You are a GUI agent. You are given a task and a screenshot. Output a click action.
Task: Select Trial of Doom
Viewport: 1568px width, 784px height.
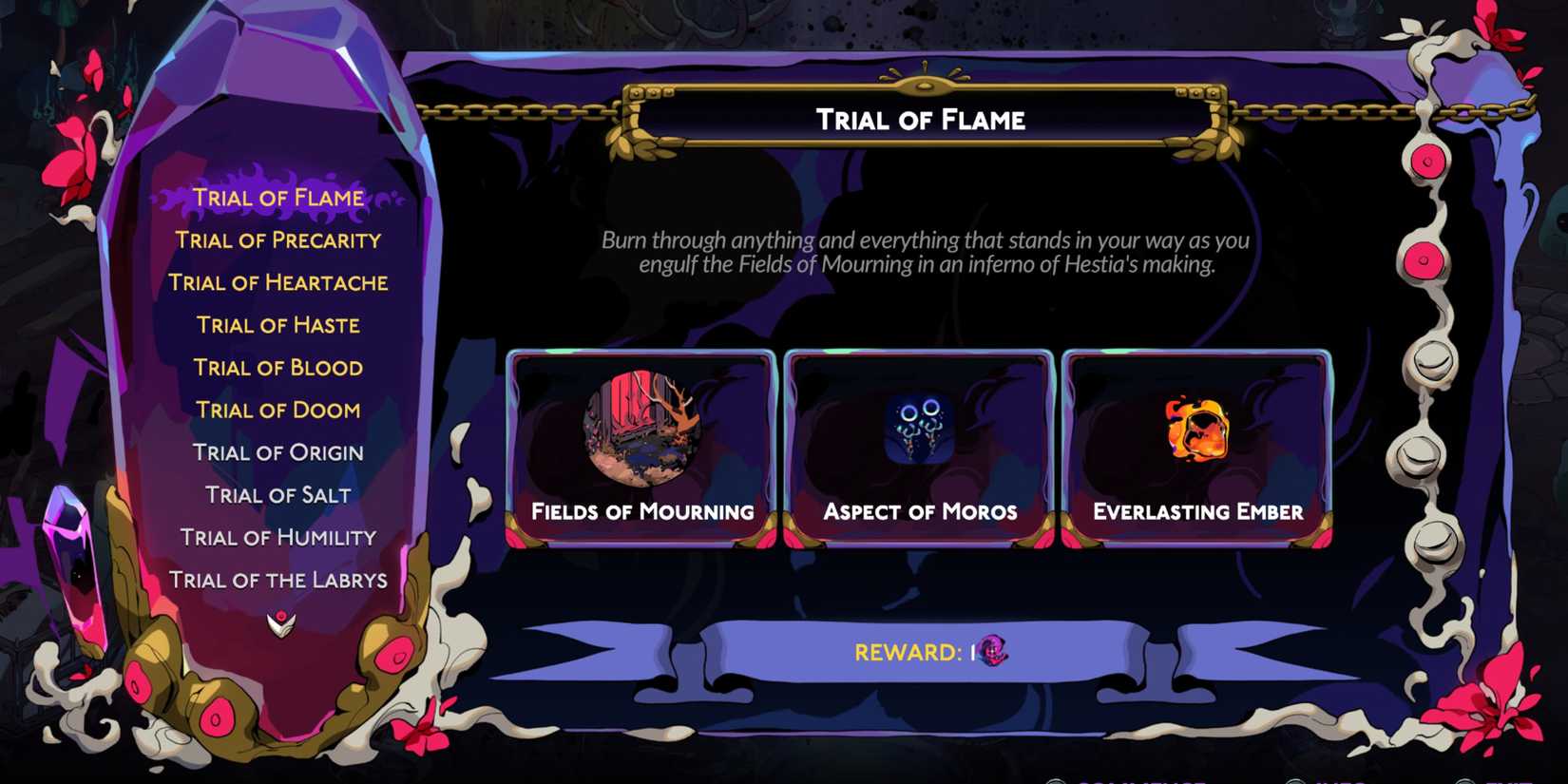tap(277, 409)
